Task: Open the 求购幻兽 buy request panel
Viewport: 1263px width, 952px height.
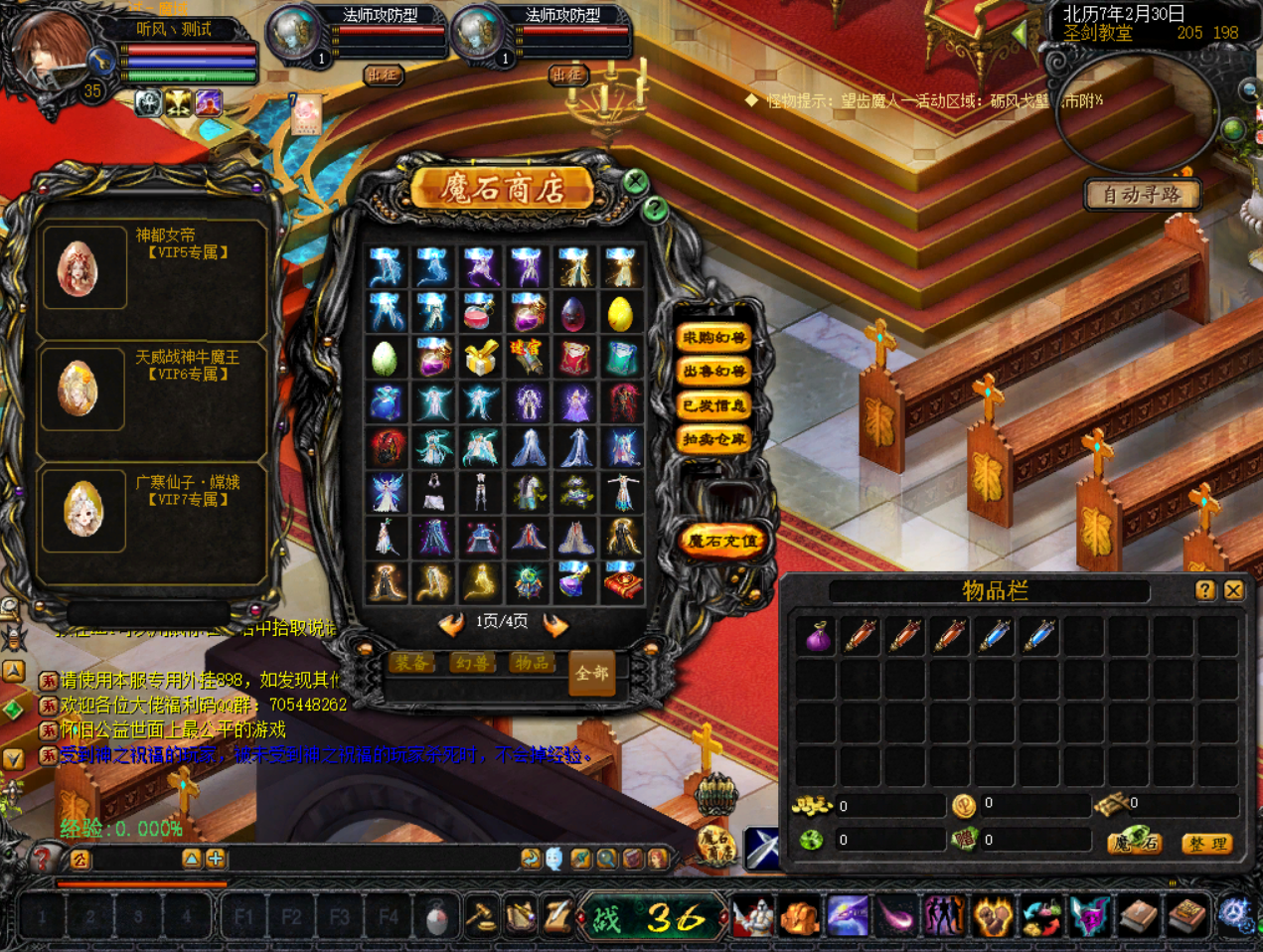Action: coord(713,338)
